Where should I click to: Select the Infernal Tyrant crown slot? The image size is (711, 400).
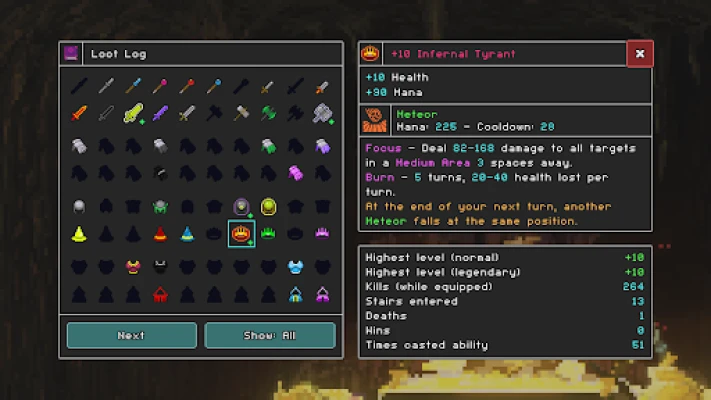tap(241, 234)
